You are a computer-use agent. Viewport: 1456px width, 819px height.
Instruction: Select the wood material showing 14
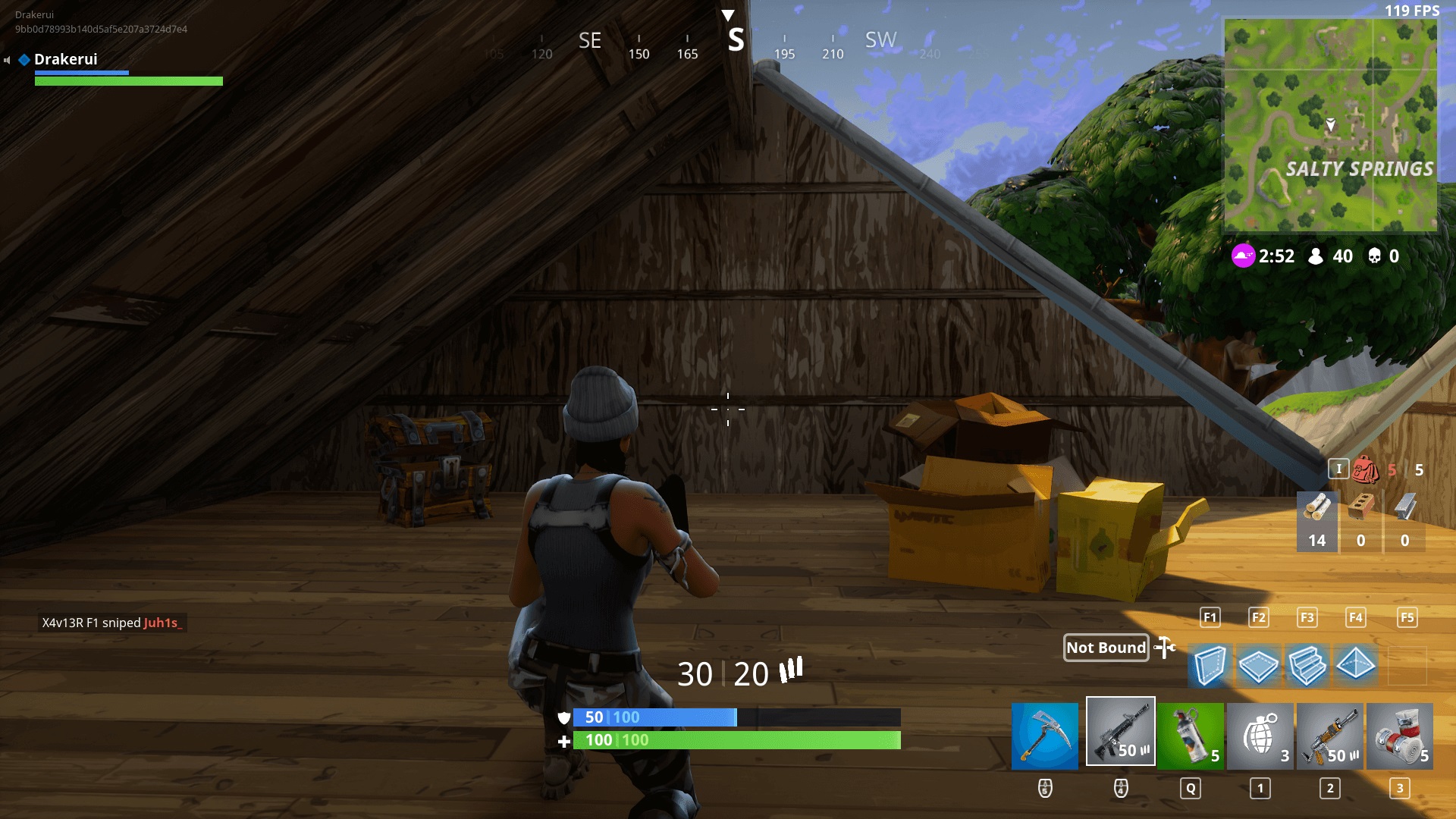pos(1316,521)
